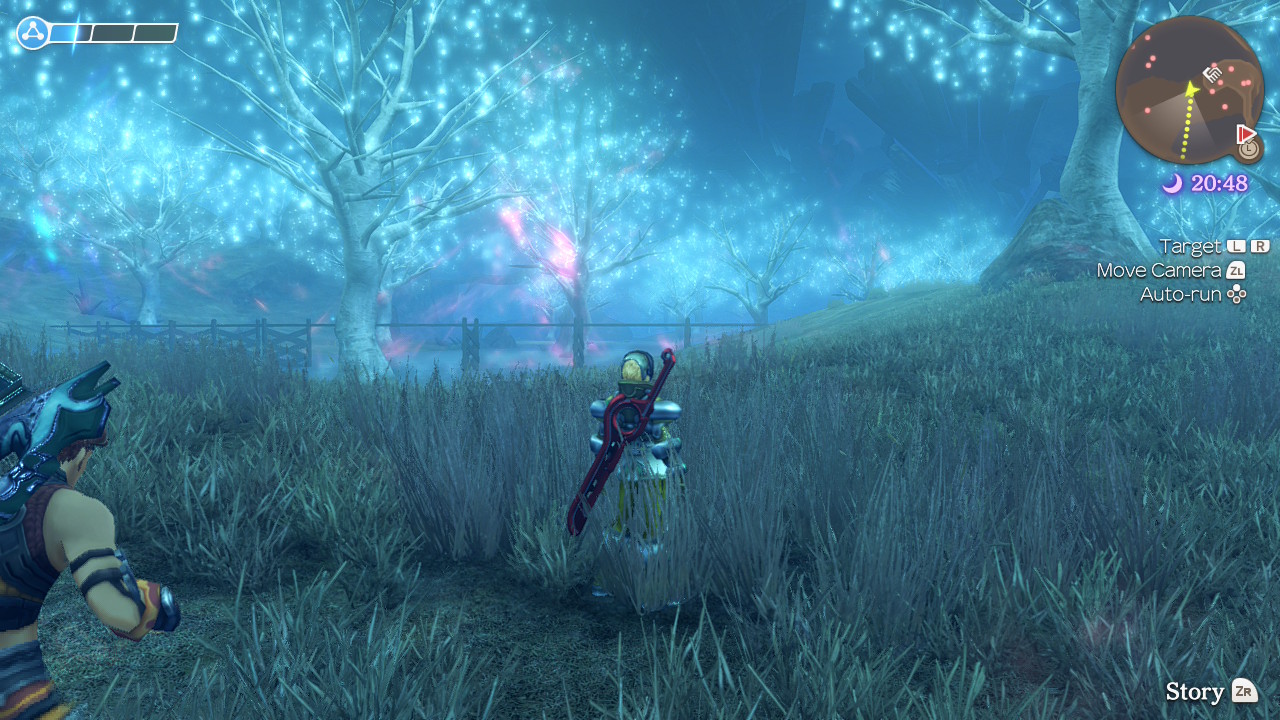
Task: Click the red destination flag on the minimap
Action: coord(1245,133)
